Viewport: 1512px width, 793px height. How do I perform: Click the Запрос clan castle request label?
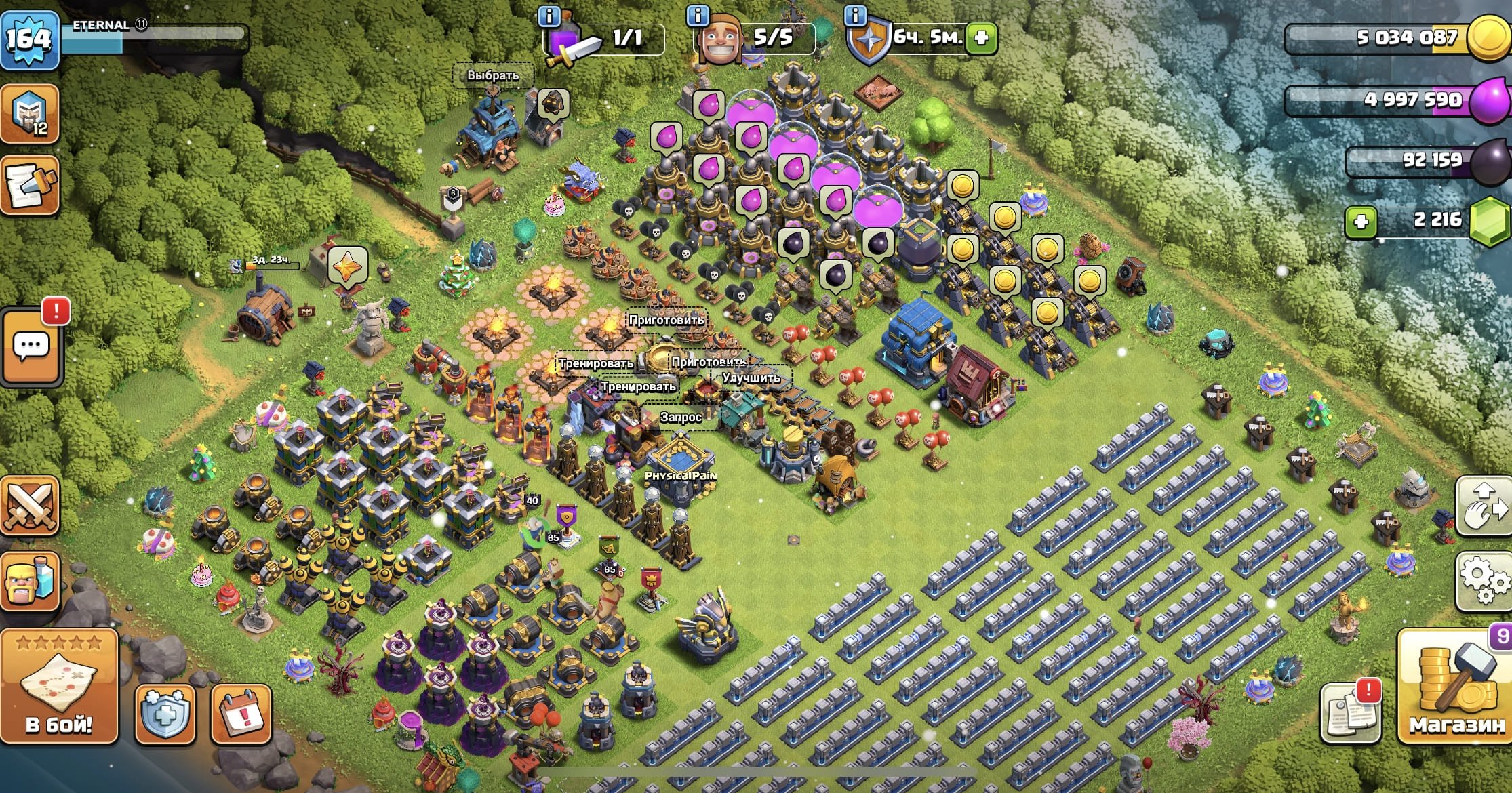point(680,417)
